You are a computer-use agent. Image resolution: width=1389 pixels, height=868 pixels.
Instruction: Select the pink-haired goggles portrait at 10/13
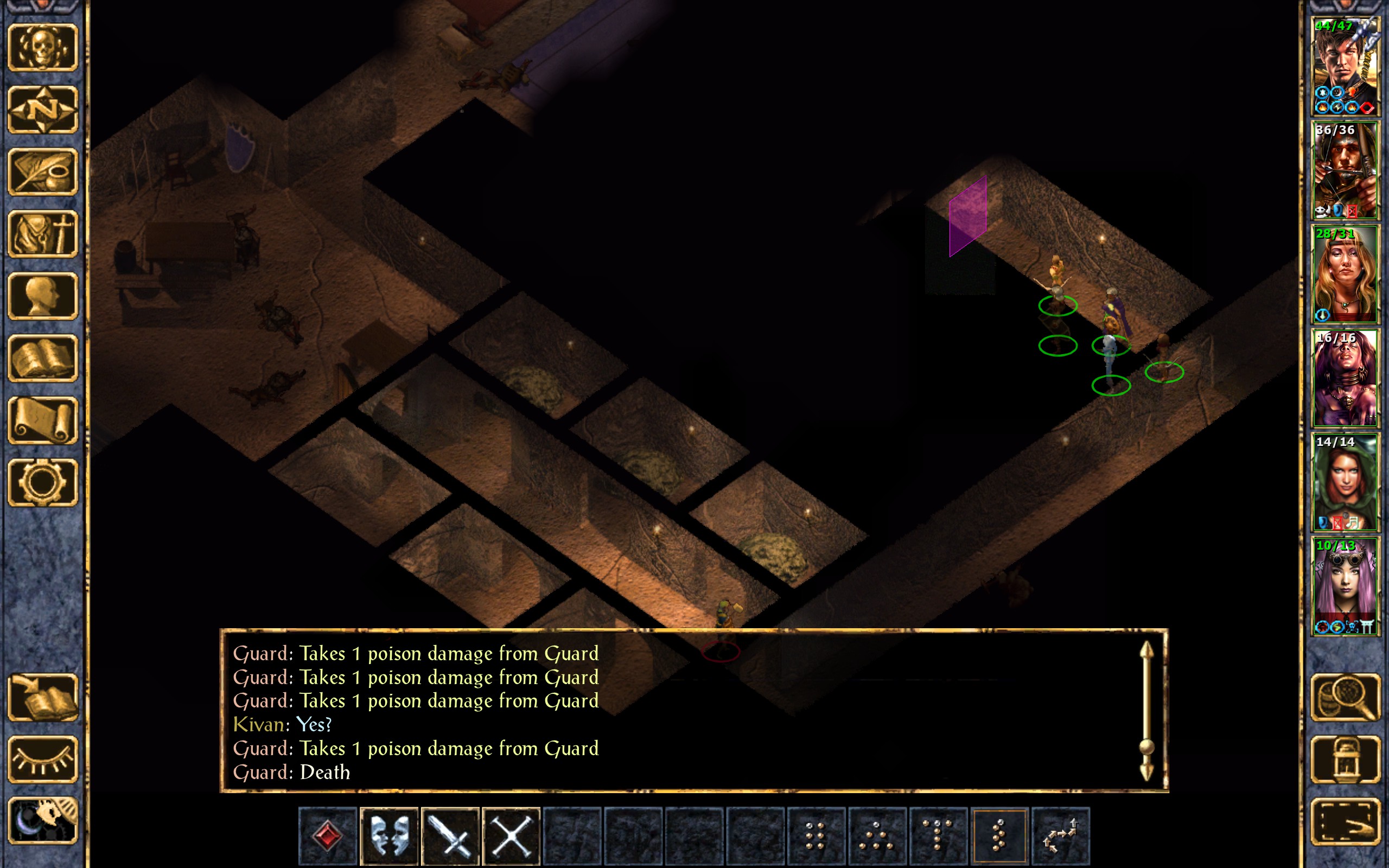click(x=1344, y=586)
